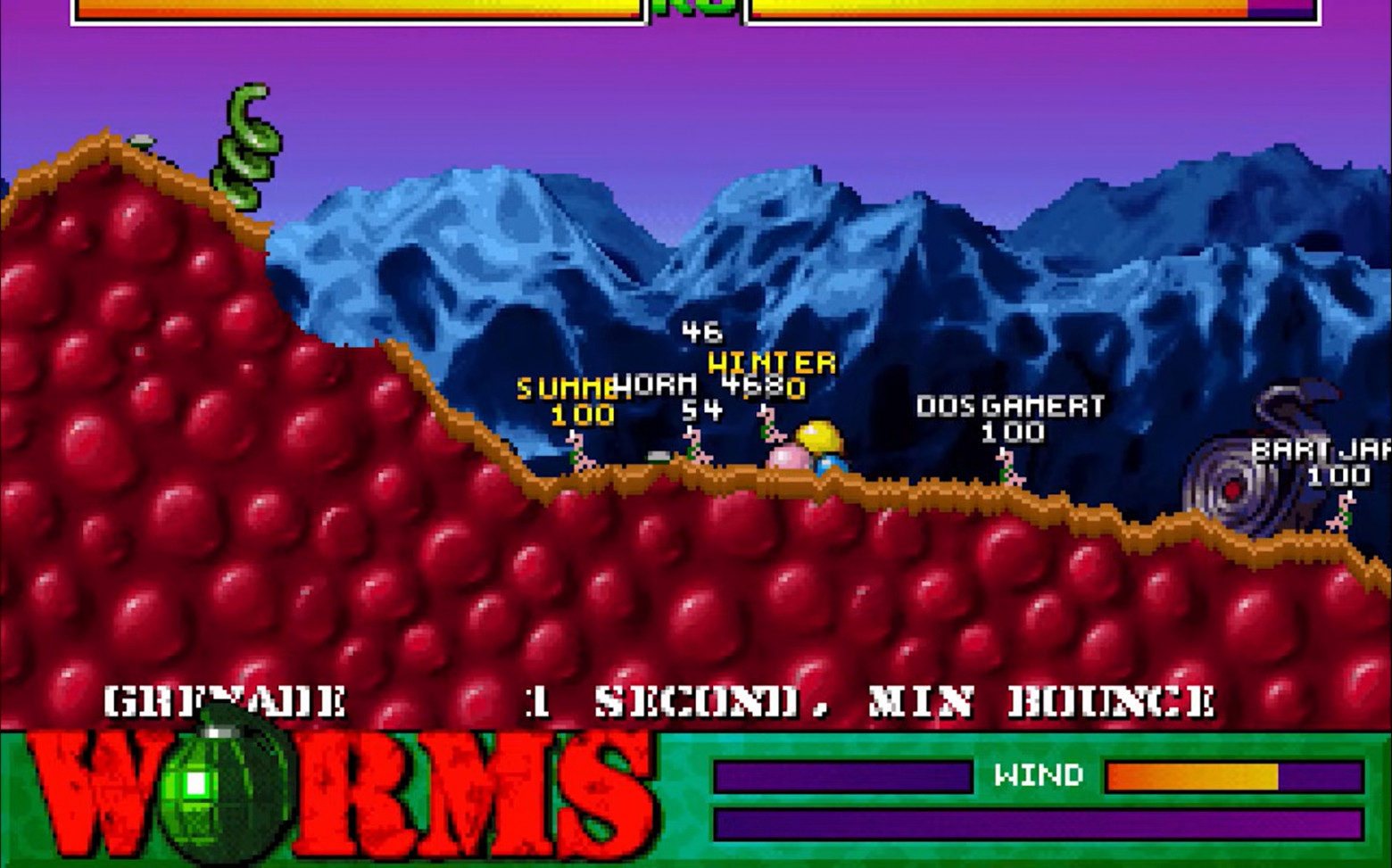The height and width of the screenshot is (868, 1392).
Task: Click the WIND label on the bottom panel
Action: pos(1038,775)
